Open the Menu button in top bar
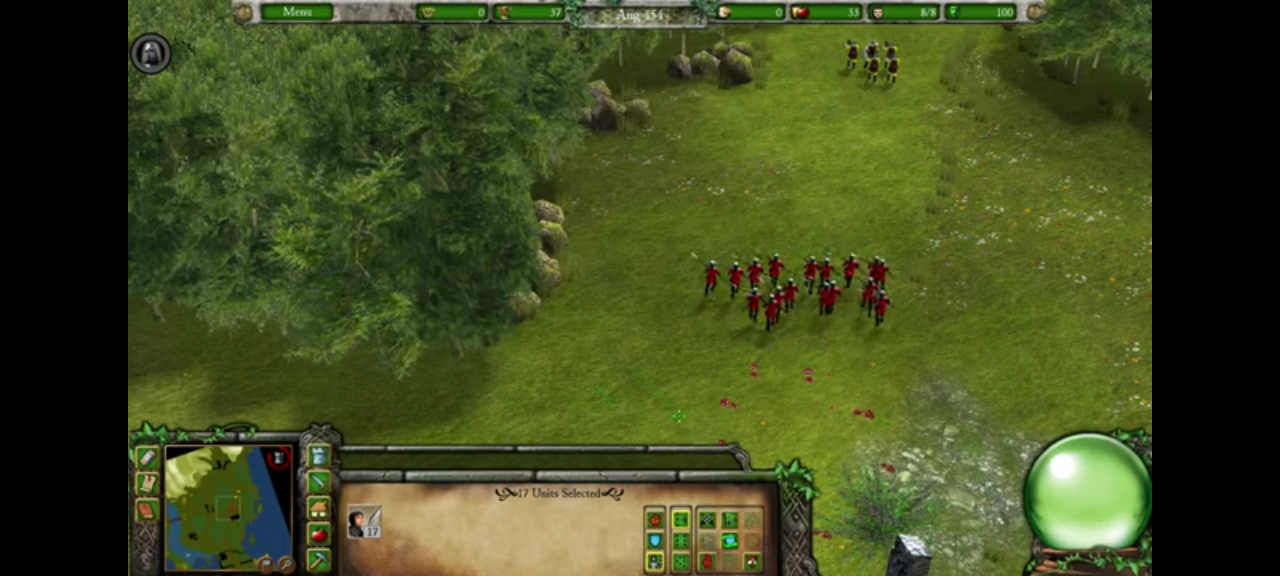Viewport: 1280px width, 576px height. 297,12
